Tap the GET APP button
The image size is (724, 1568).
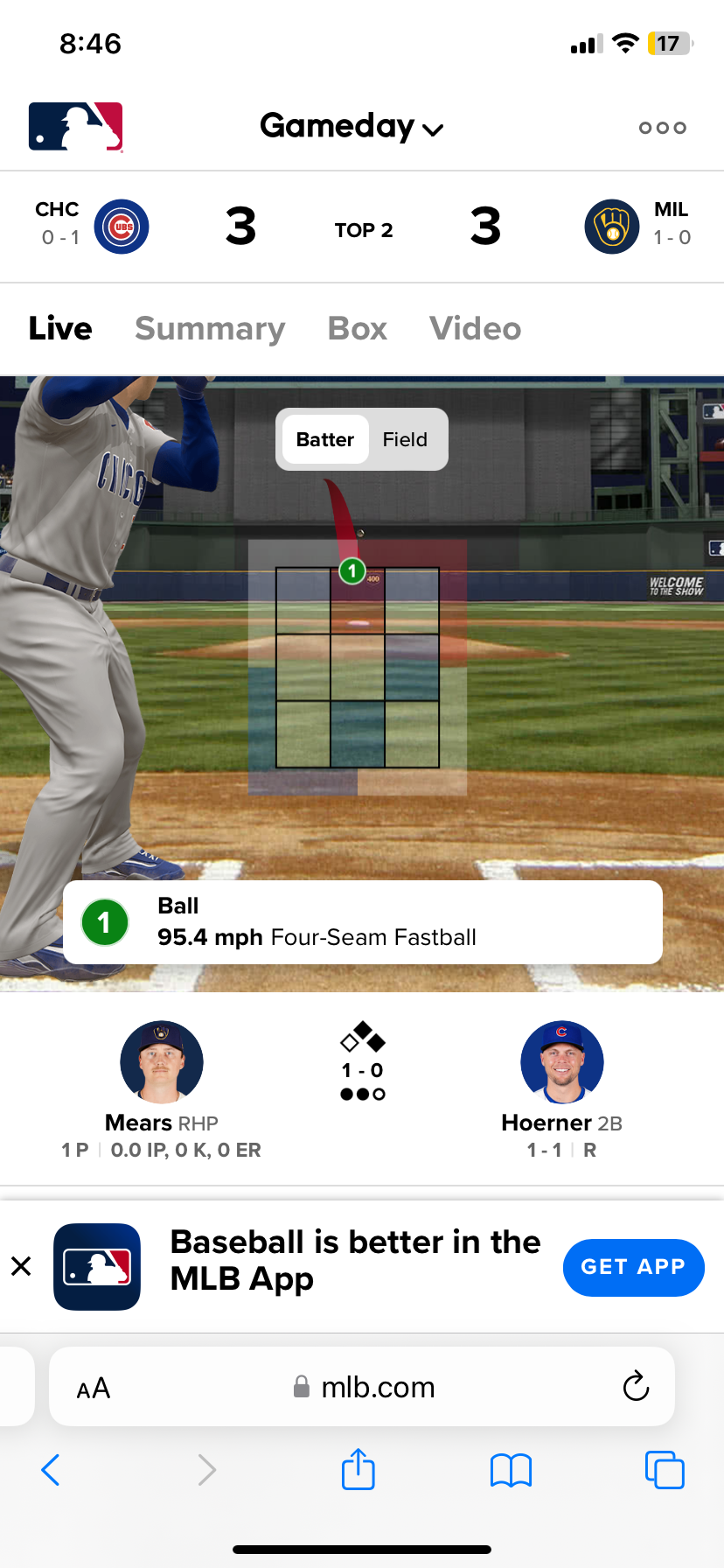coord(633,1267)
